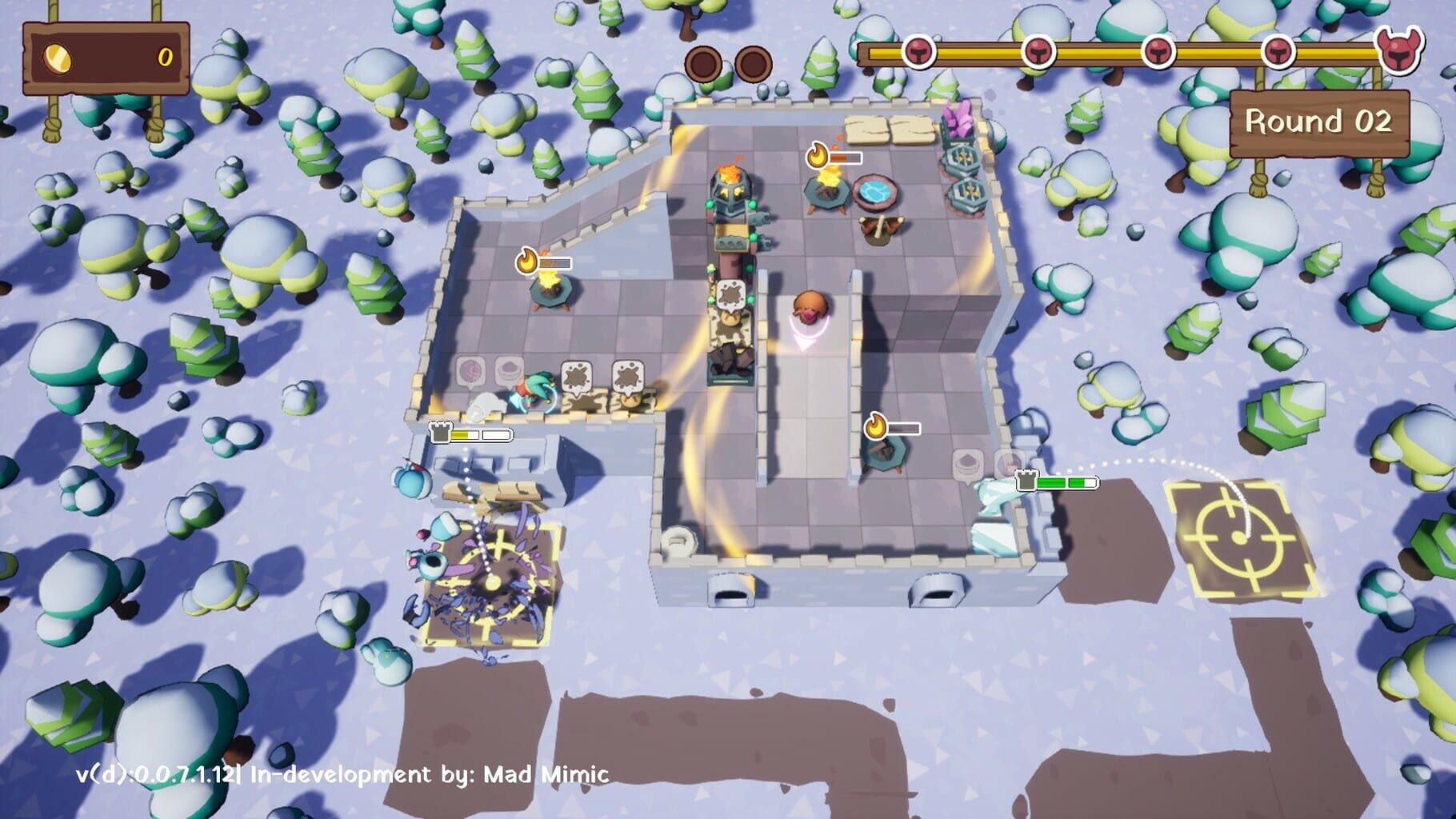1456x819 pixels.
Task: Open the Round 02 sign
Action: 1317,122
